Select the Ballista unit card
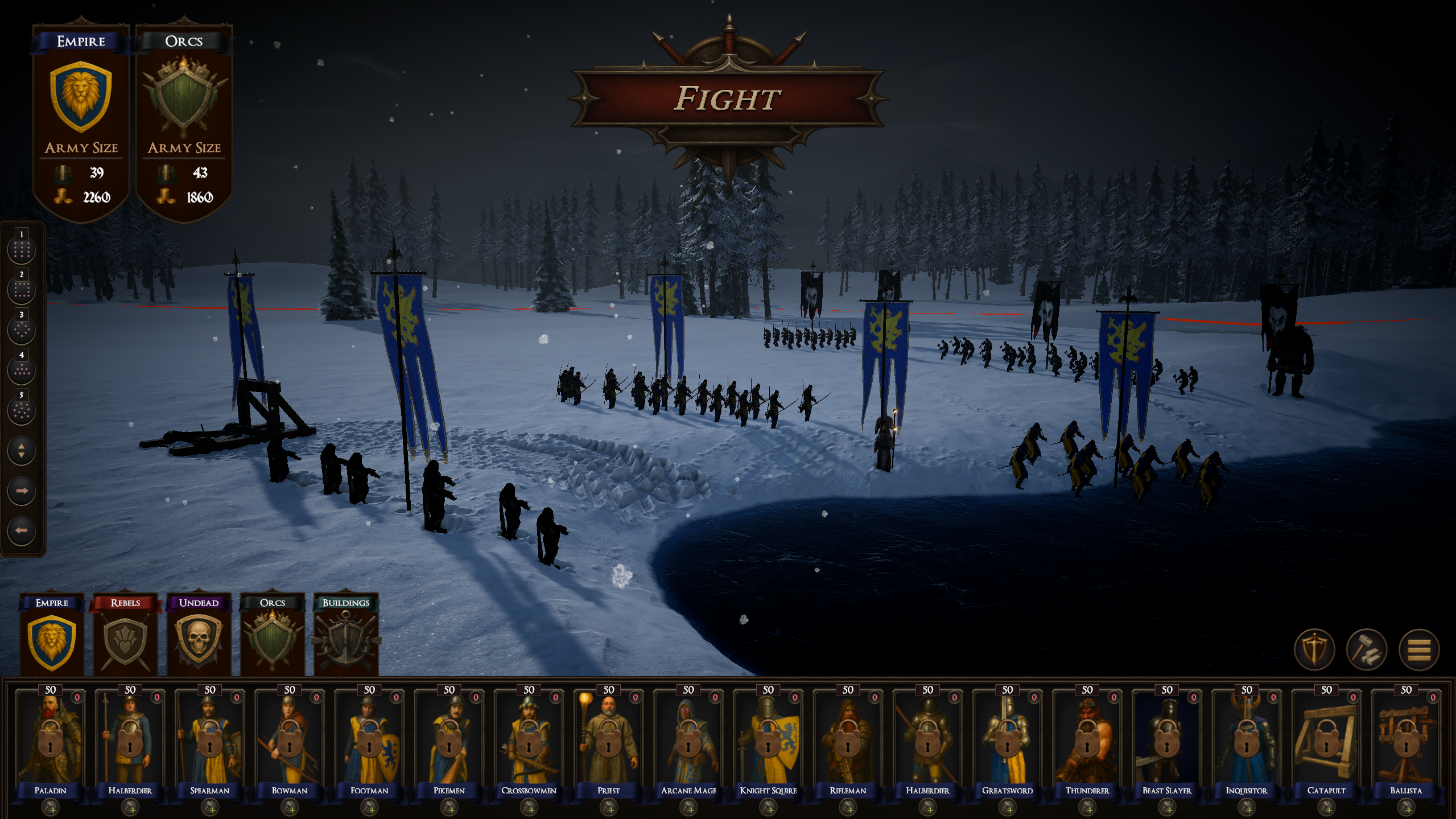The width and height of the screenshot is (1456, 819). pos(1406,740)
